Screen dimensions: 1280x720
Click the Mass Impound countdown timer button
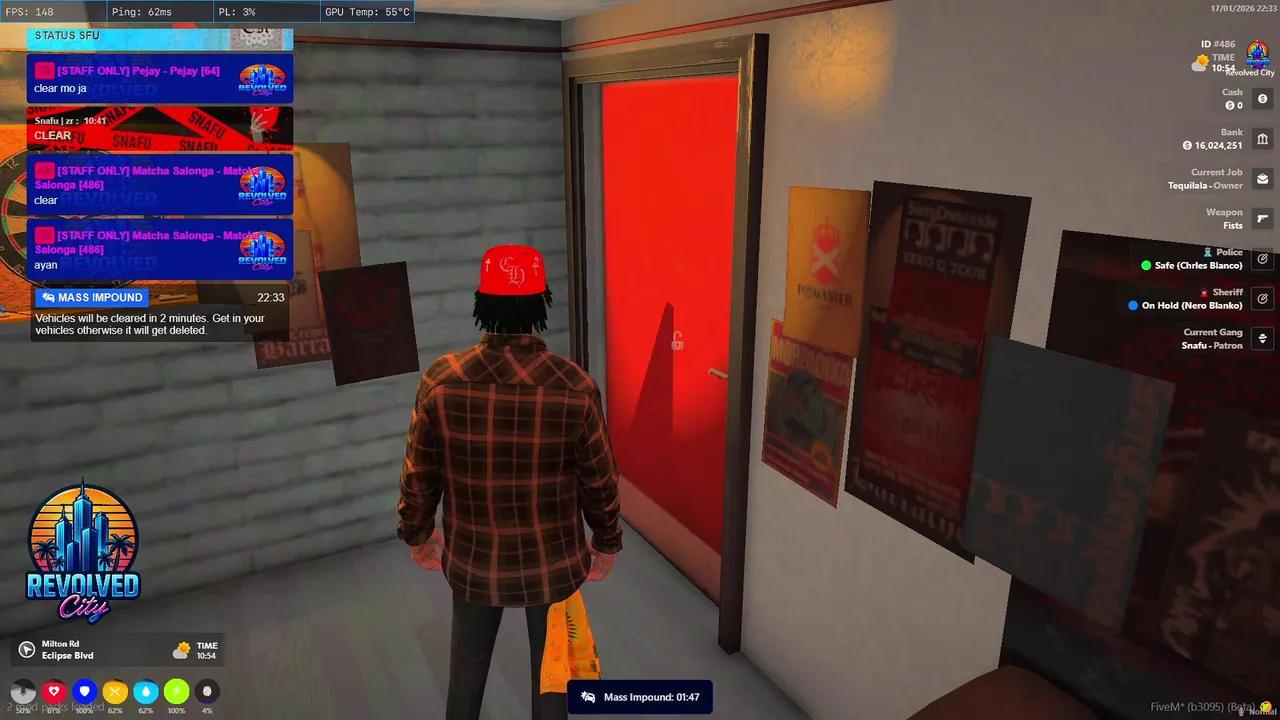(640, 697)
